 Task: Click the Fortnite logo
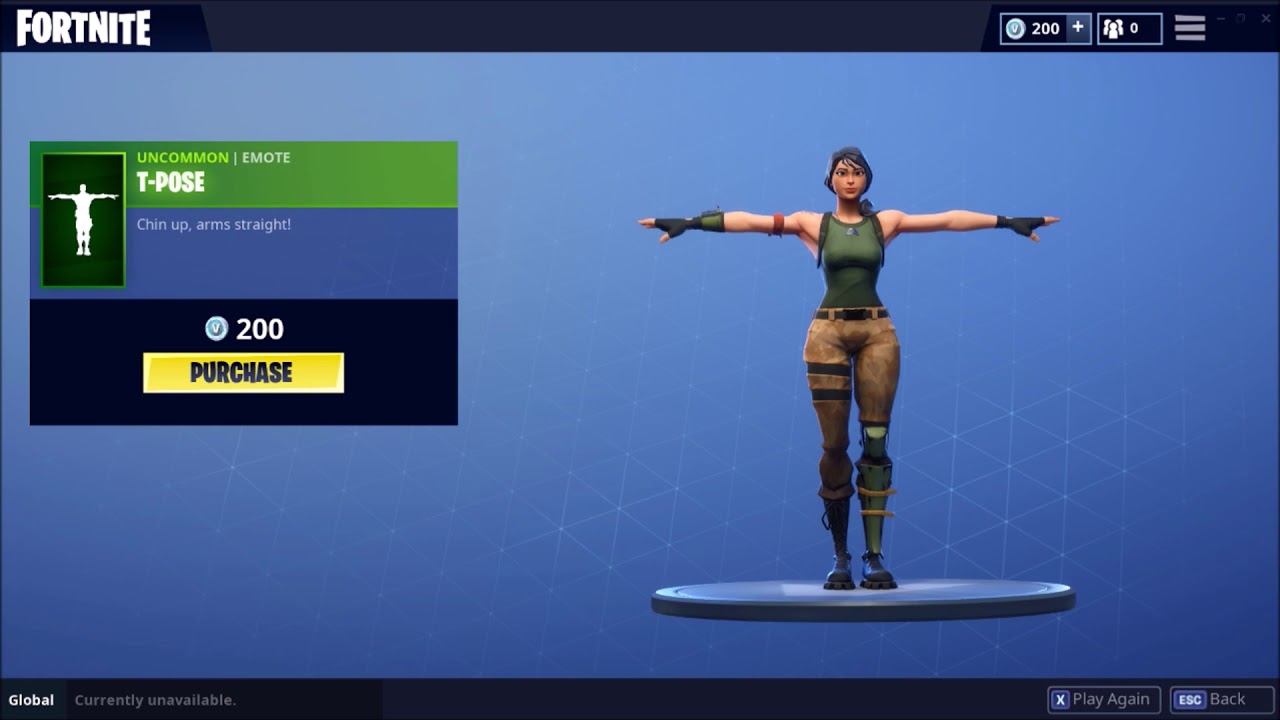tap(82, 29)
